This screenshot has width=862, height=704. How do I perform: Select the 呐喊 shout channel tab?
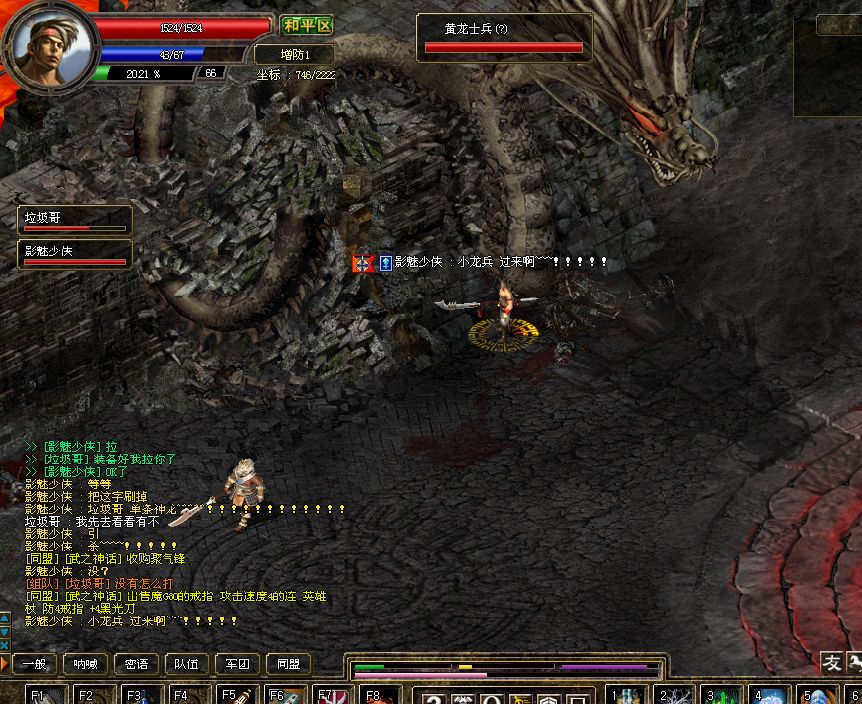pyautogui.click(x=86, y=664)
